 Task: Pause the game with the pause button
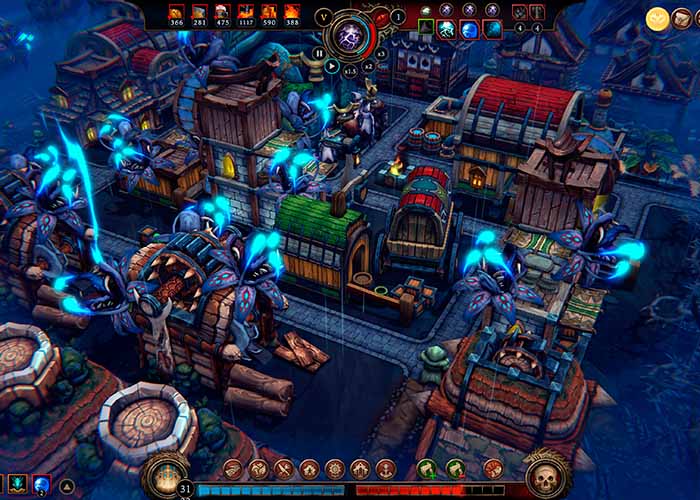point(319,53)
